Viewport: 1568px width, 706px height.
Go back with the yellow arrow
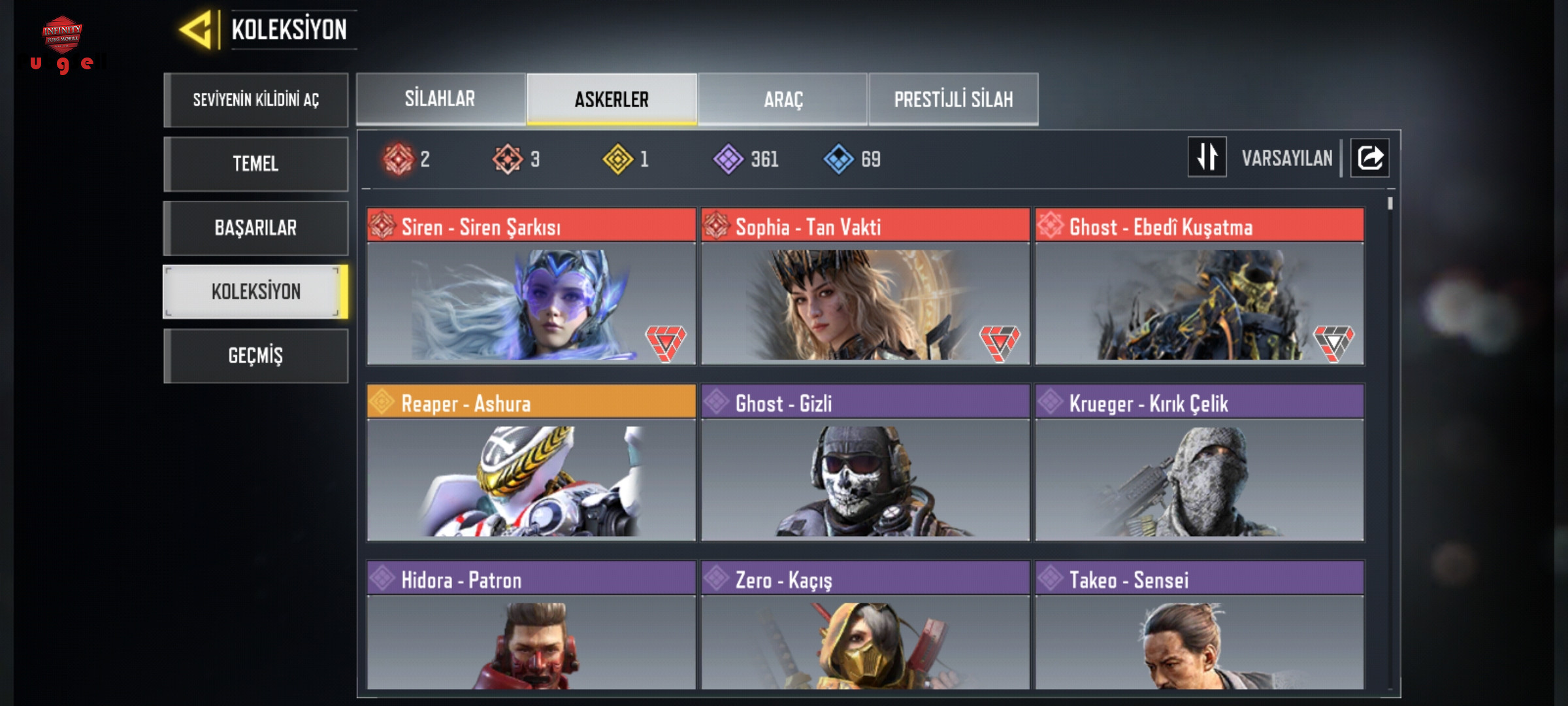197,29
